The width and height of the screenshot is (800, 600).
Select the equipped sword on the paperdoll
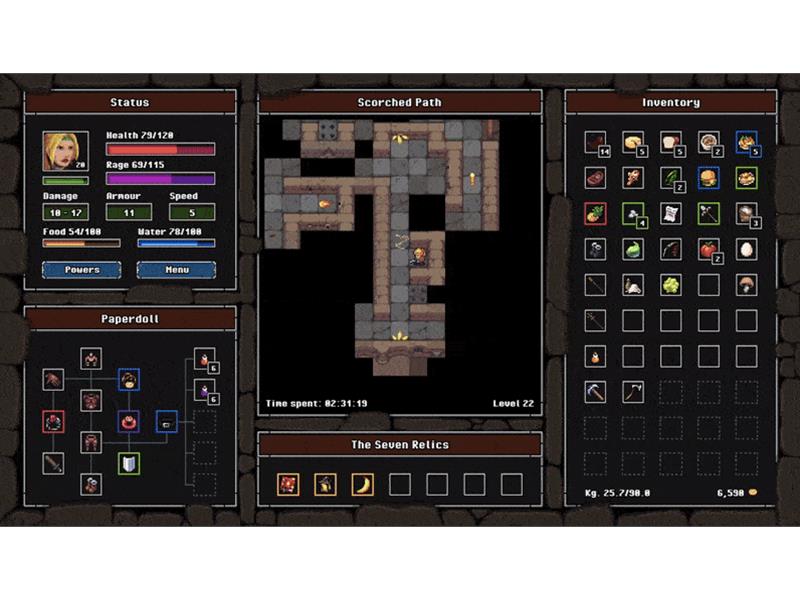point(53,463)
